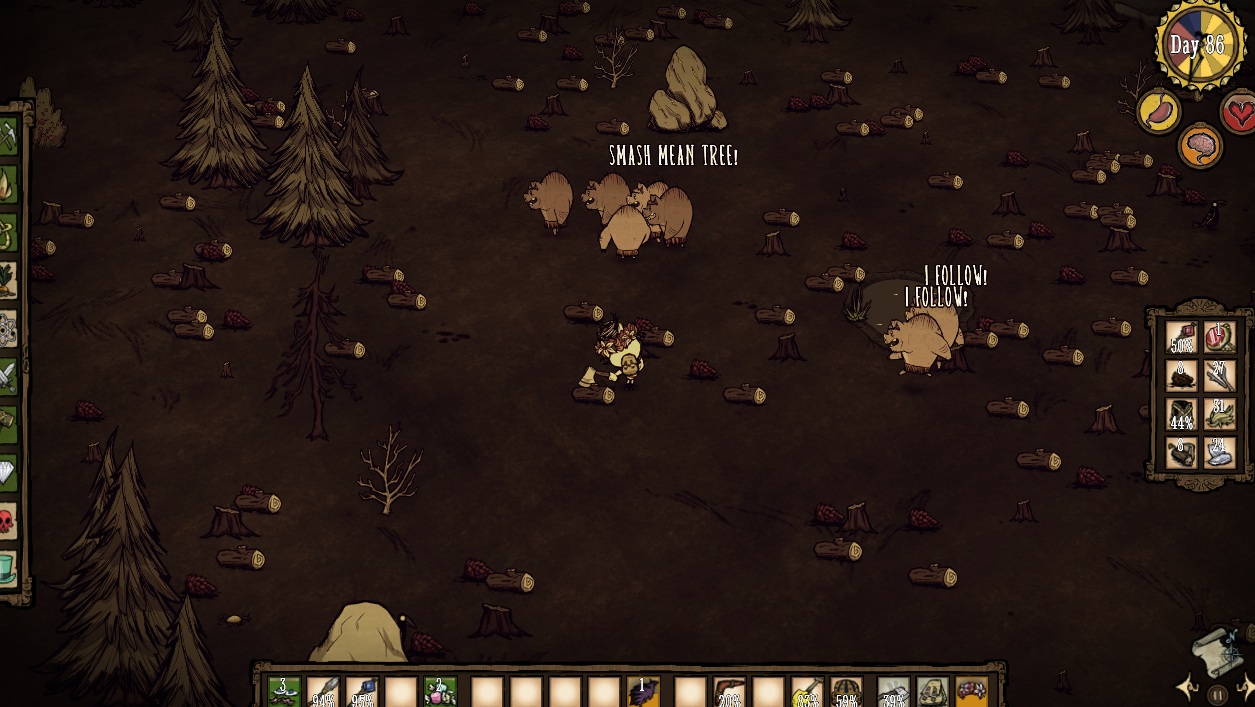Select the dark purple feather item slot

tap(642, 692)
